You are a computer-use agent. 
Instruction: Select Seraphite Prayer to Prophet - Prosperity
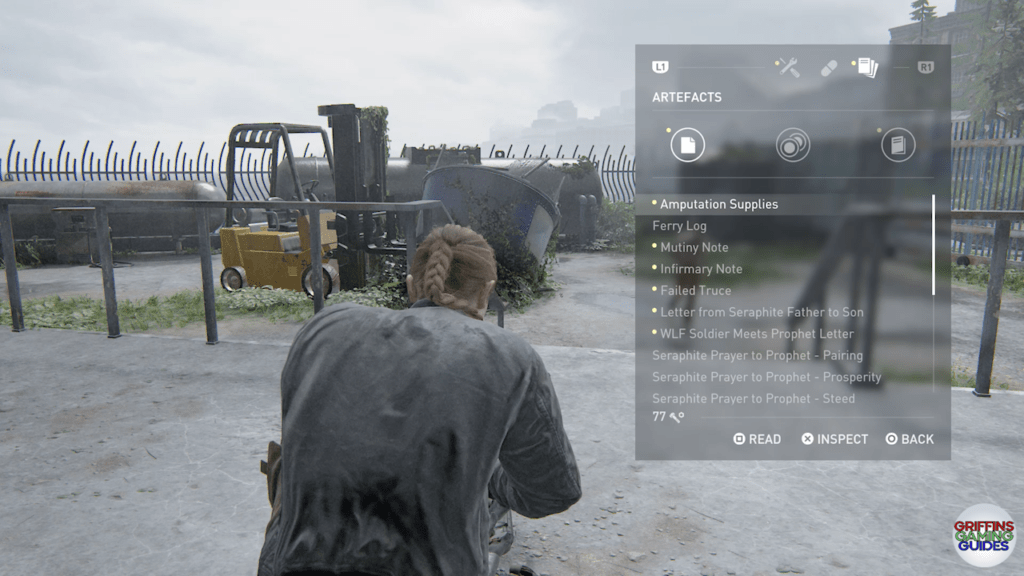766,377
